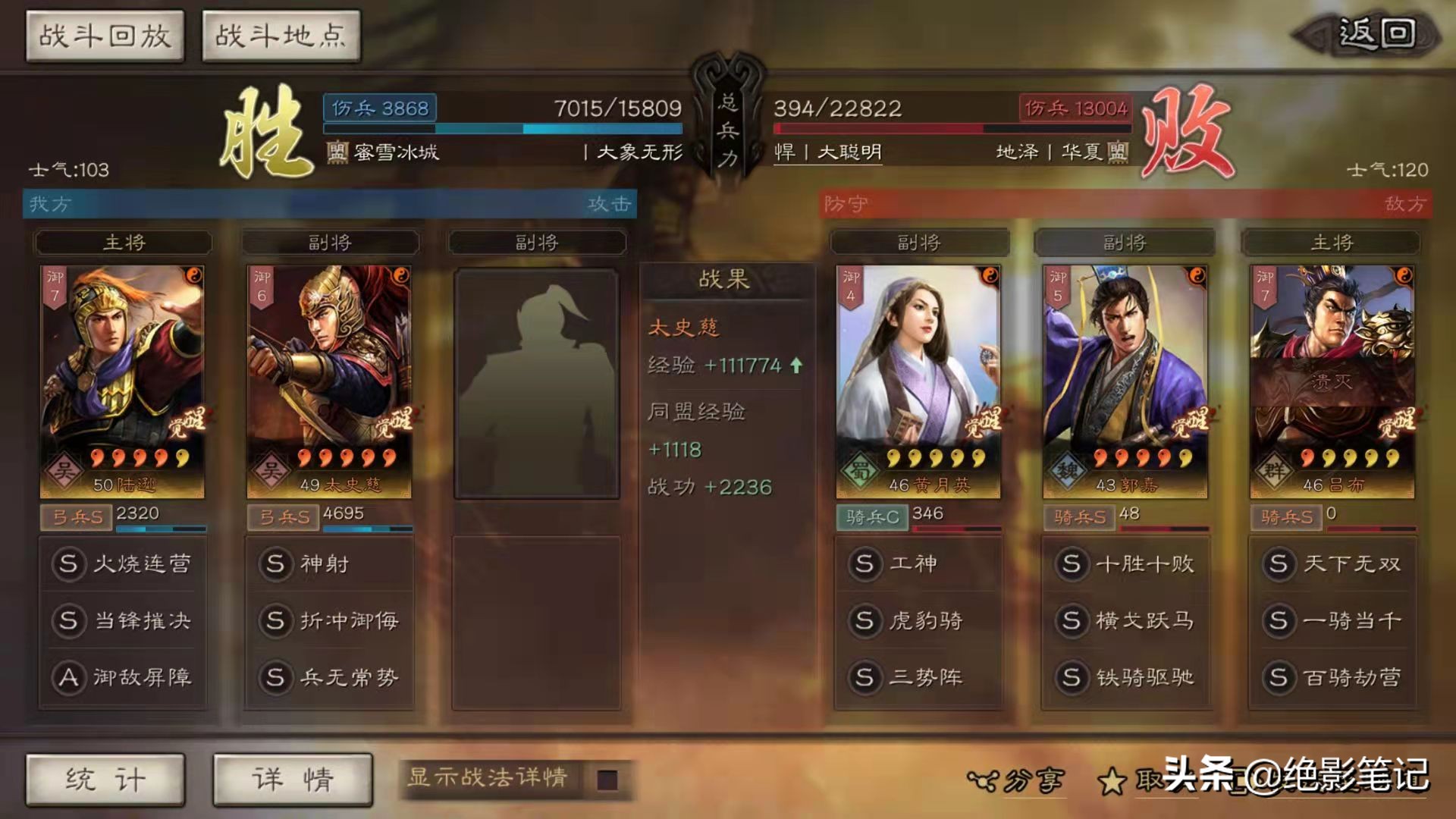Open 战斗回放 battle replay
The width and height of the screenshot is (1456, 819).
point(105,33)
